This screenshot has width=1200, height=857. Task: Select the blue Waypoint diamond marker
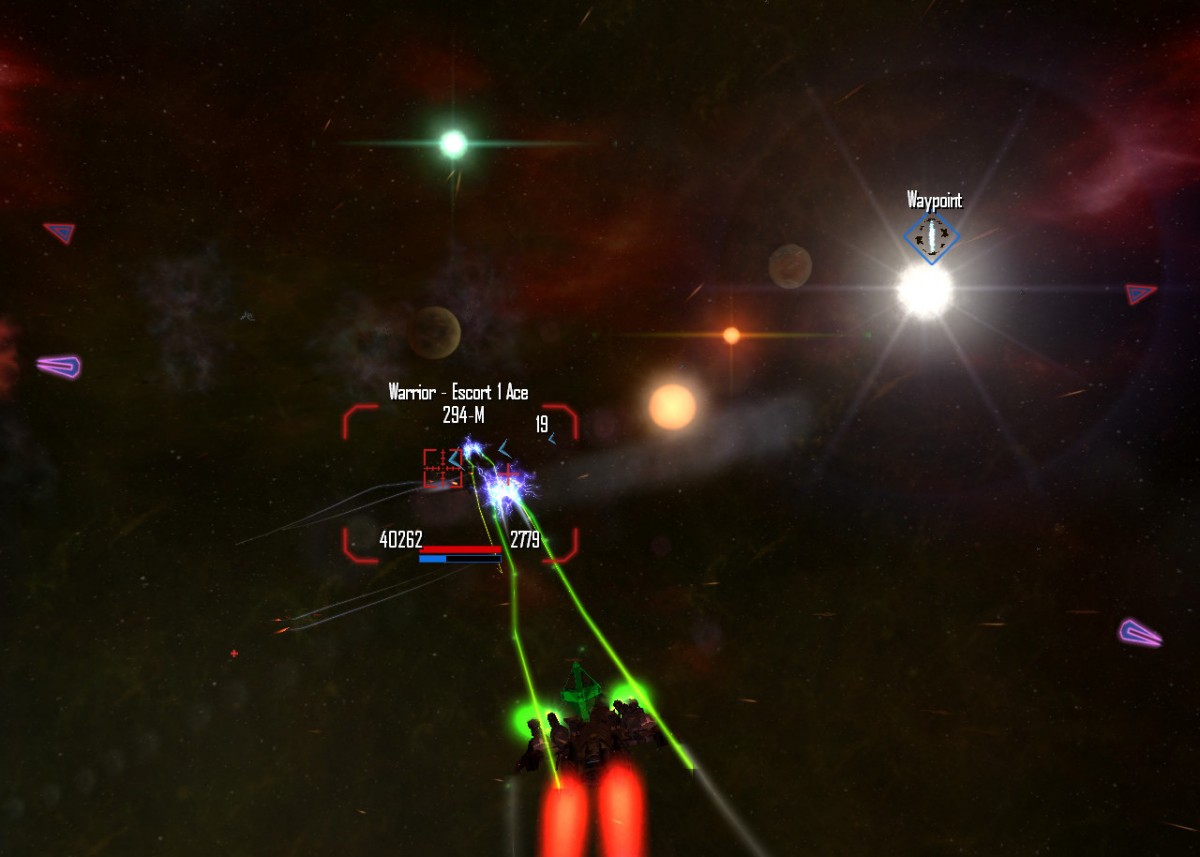tap(931, 238)
